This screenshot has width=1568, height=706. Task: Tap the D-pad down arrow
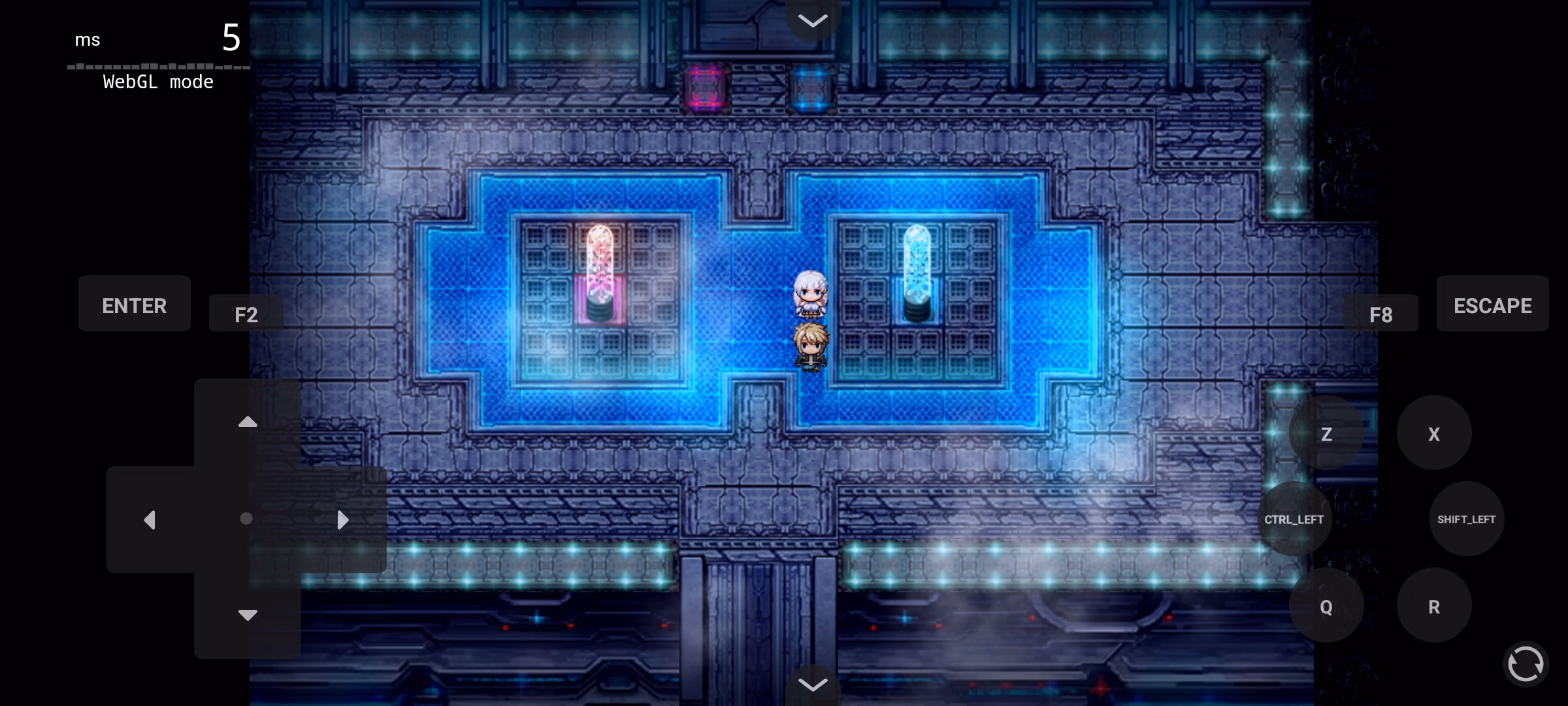[247, 614]
